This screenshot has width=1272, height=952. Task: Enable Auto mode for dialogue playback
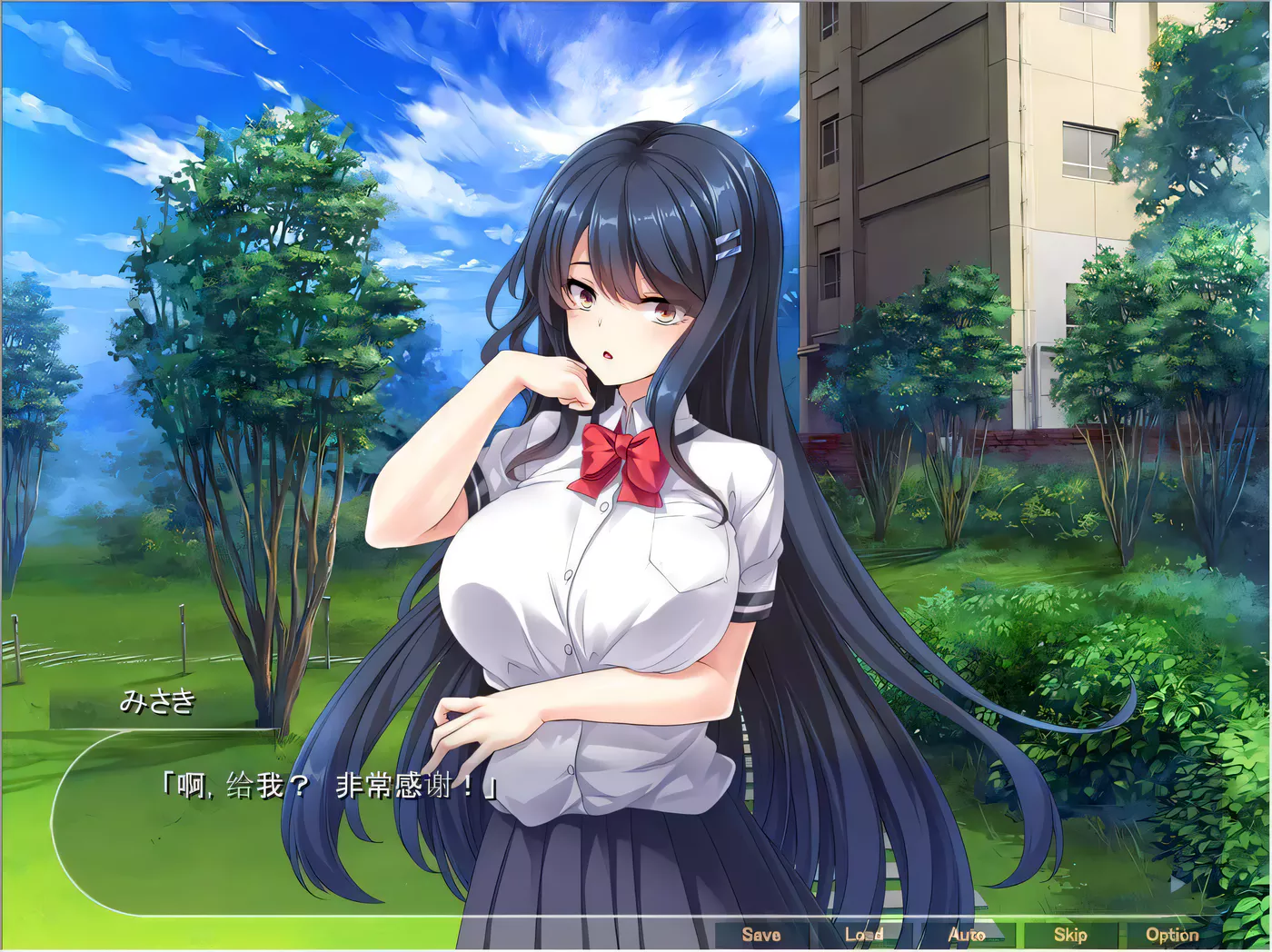(968, 934)
